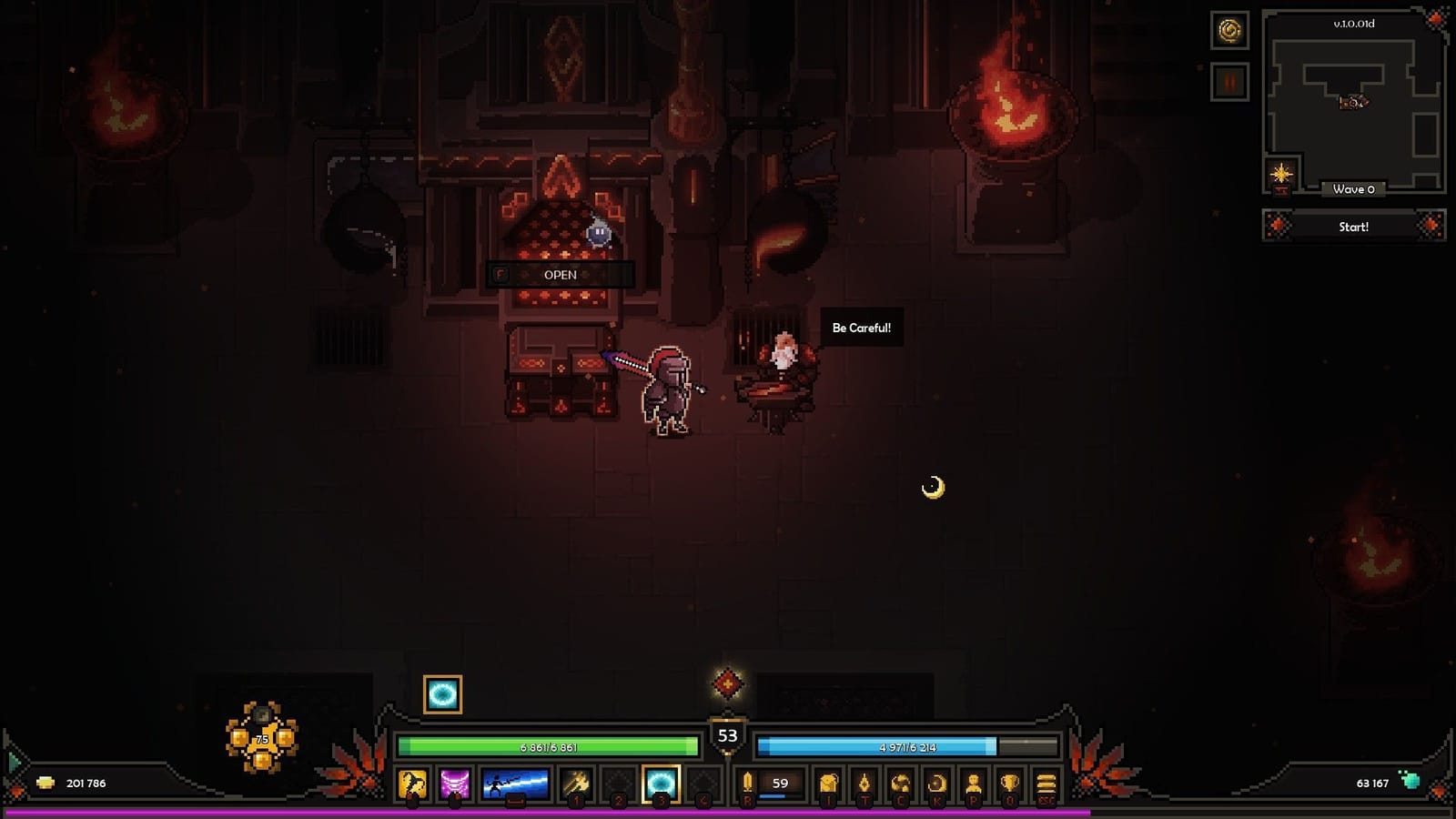The height and width of the screenshot is (819, 1456).
Task: Click the crescent moon icon labeled K
Action: [x=936, y=783]
